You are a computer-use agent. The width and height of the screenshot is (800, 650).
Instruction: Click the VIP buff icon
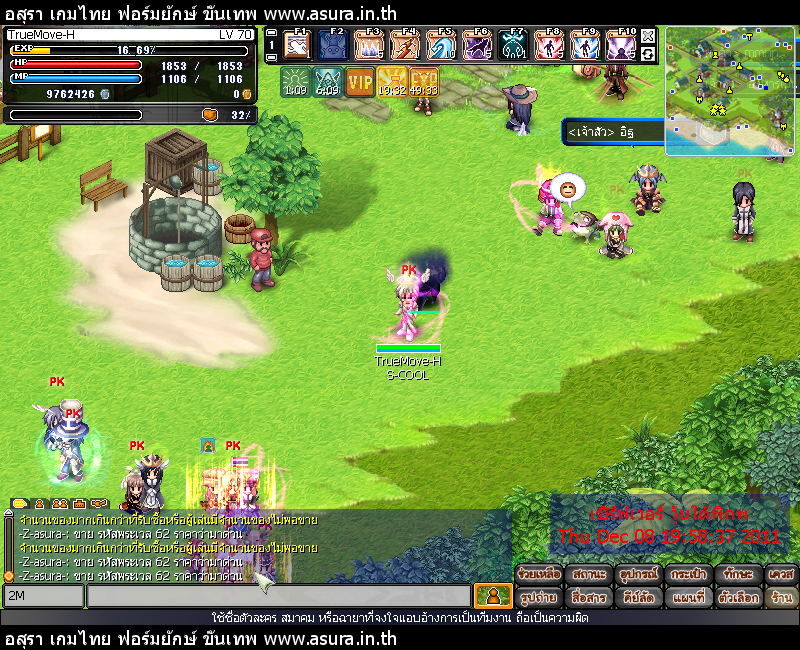pyautogui.click(x=360, y=81)
